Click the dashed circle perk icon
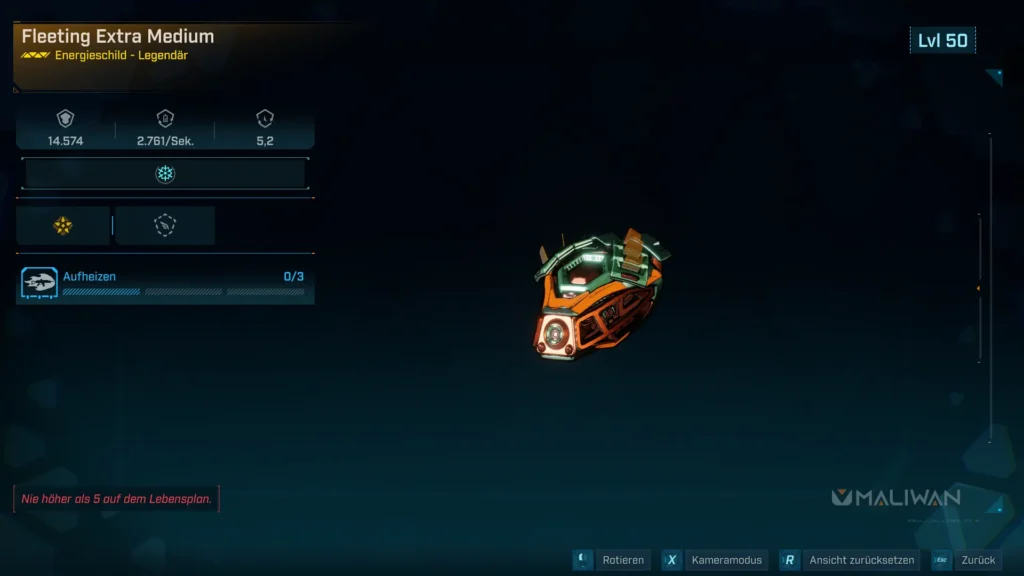 point(165,226)
